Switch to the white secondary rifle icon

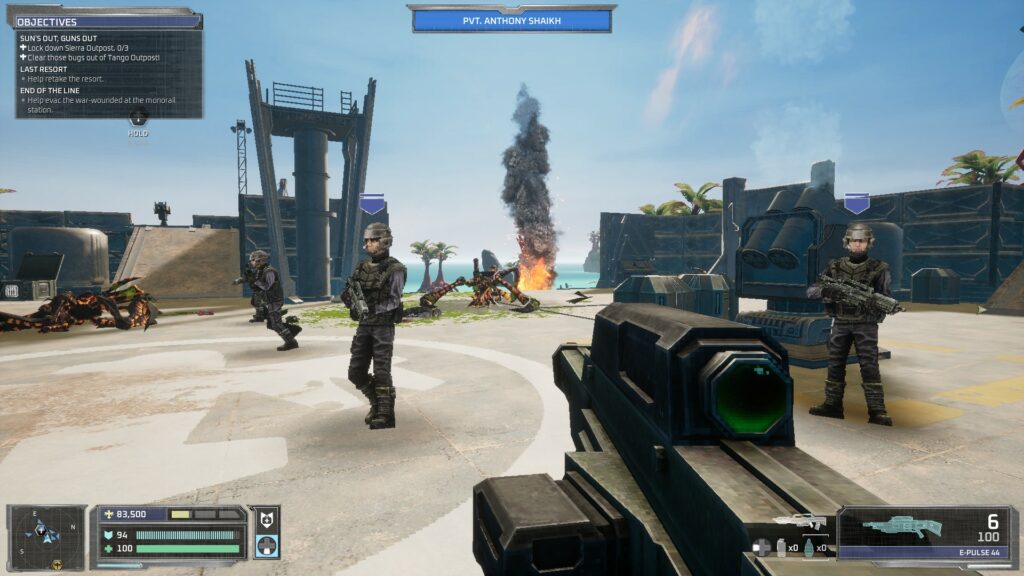point(799,521)
